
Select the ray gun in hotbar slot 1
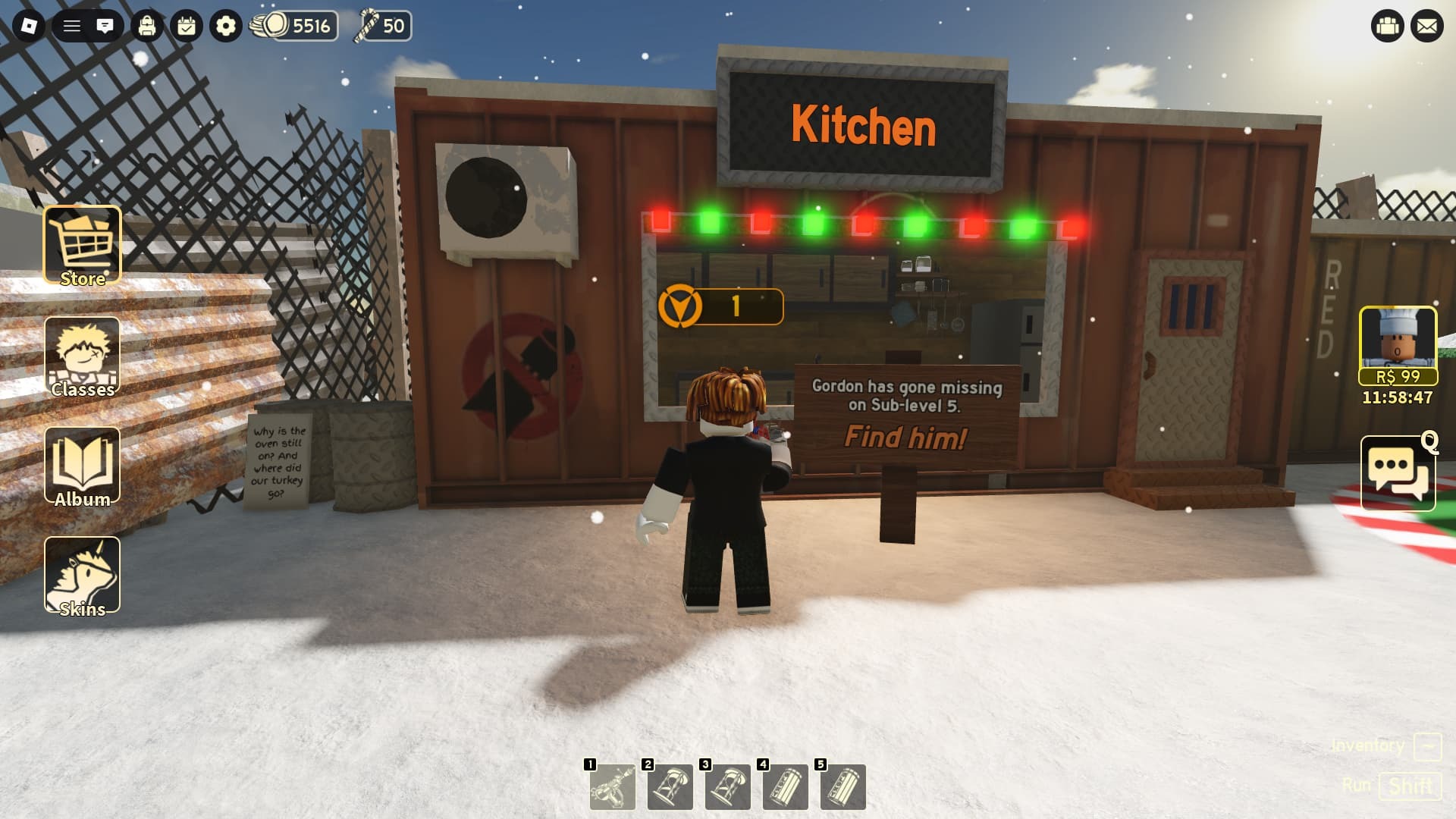[613, 787]
